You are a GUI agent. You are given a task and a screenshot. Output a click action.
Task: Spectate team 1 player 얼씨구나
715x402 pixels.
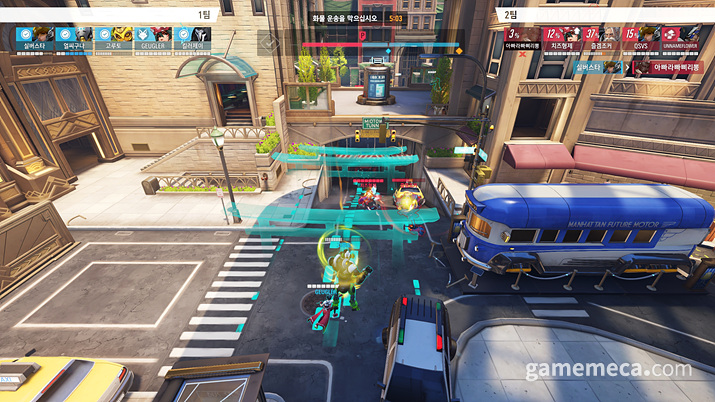pyautogui.click(x=76, y=37)
